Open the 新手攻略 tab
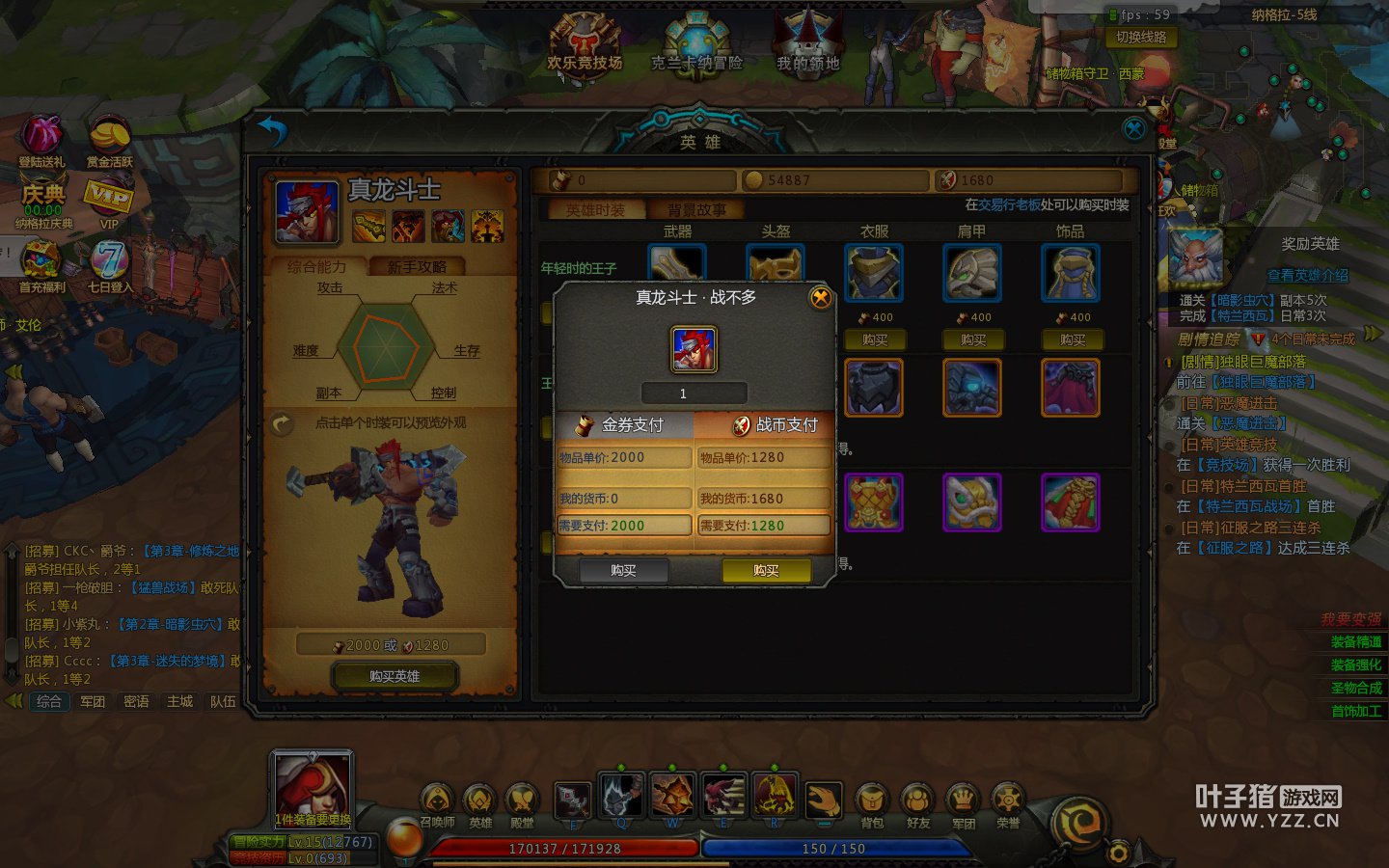 pos(417,267)
